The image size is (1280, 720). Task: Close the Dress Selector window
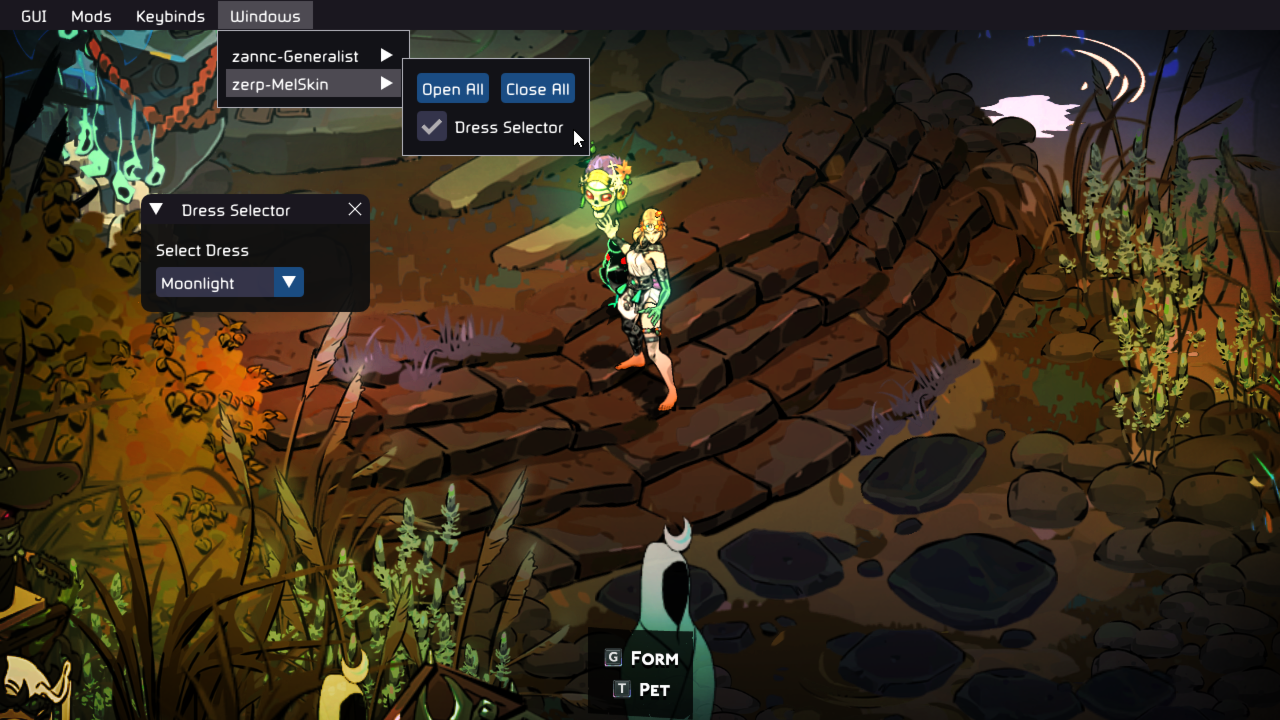(355, 209)
